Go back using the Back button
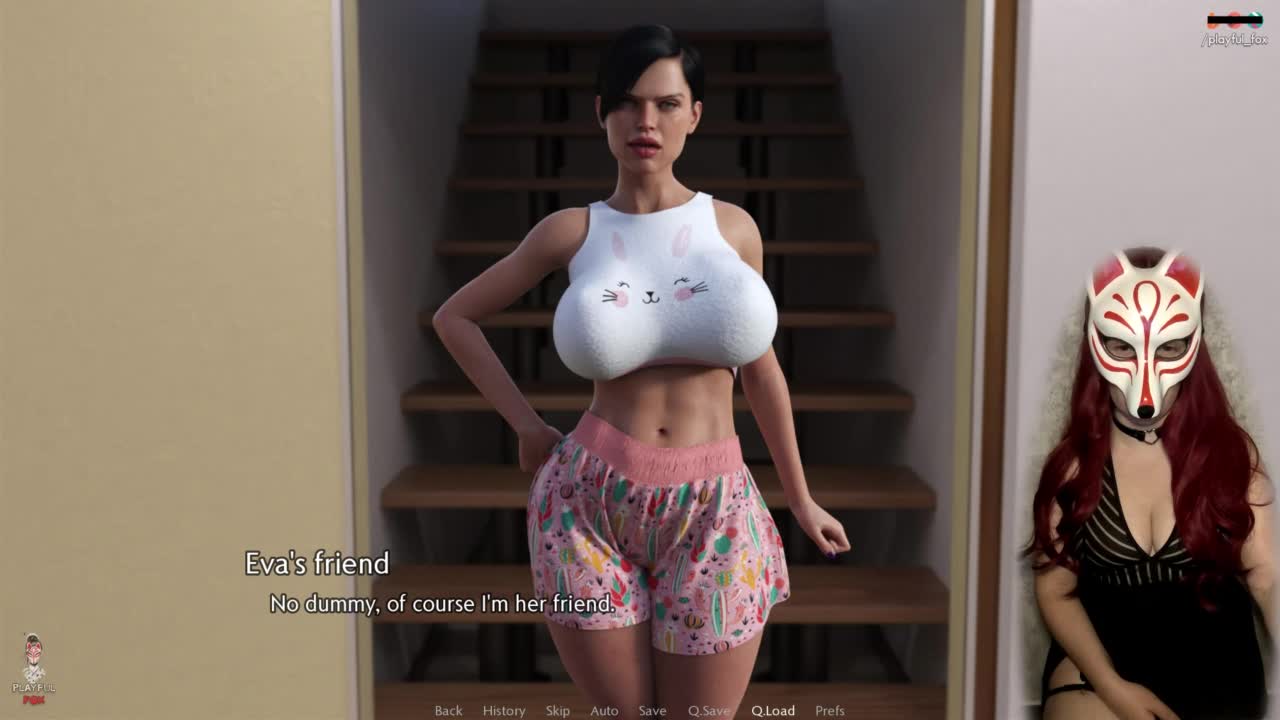The image size is (1280, 720). click(x=448, y=711)
